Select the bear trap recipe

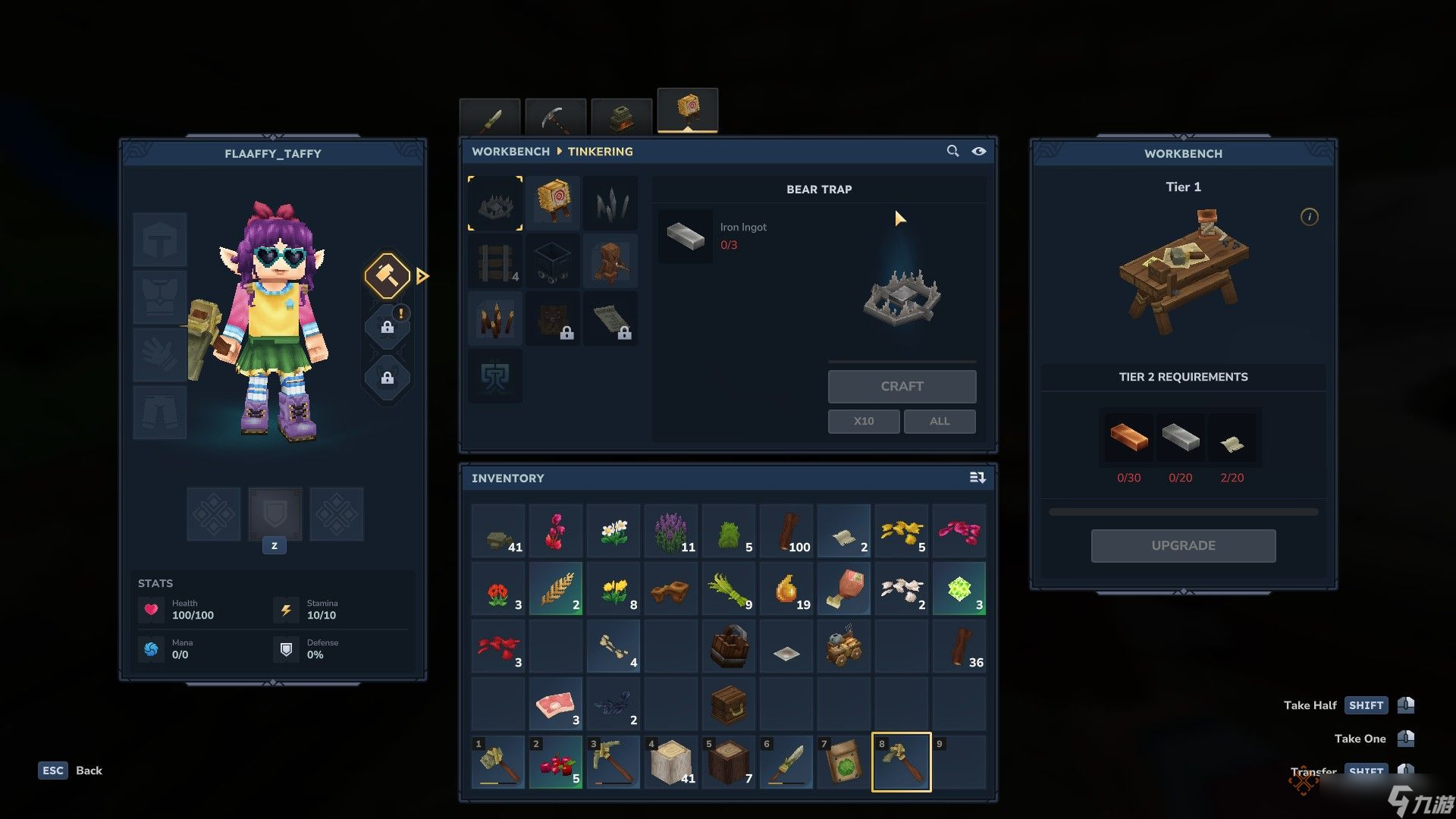(x=495, y=202)
